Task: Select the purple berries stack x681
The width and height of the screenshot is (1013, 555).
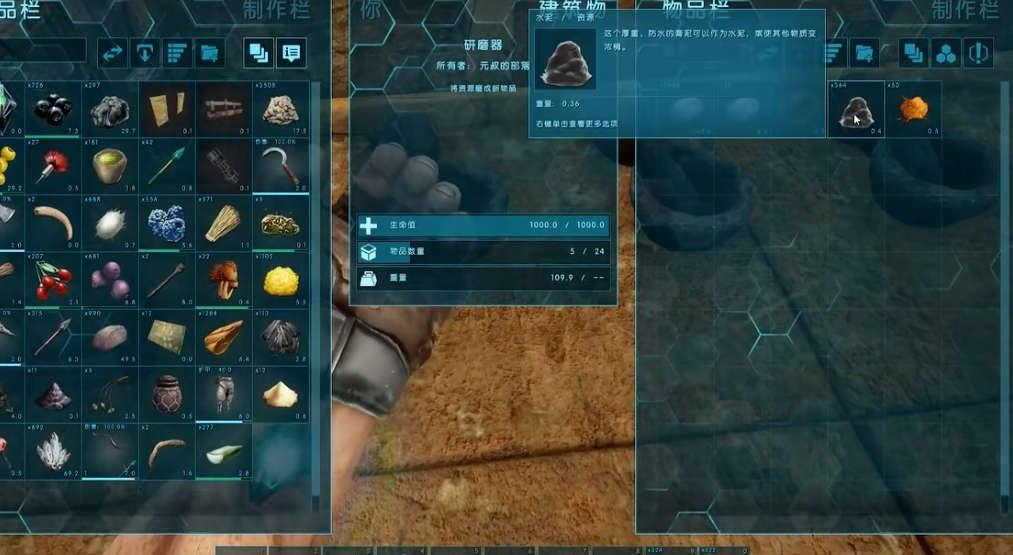Action: (109, 281)
